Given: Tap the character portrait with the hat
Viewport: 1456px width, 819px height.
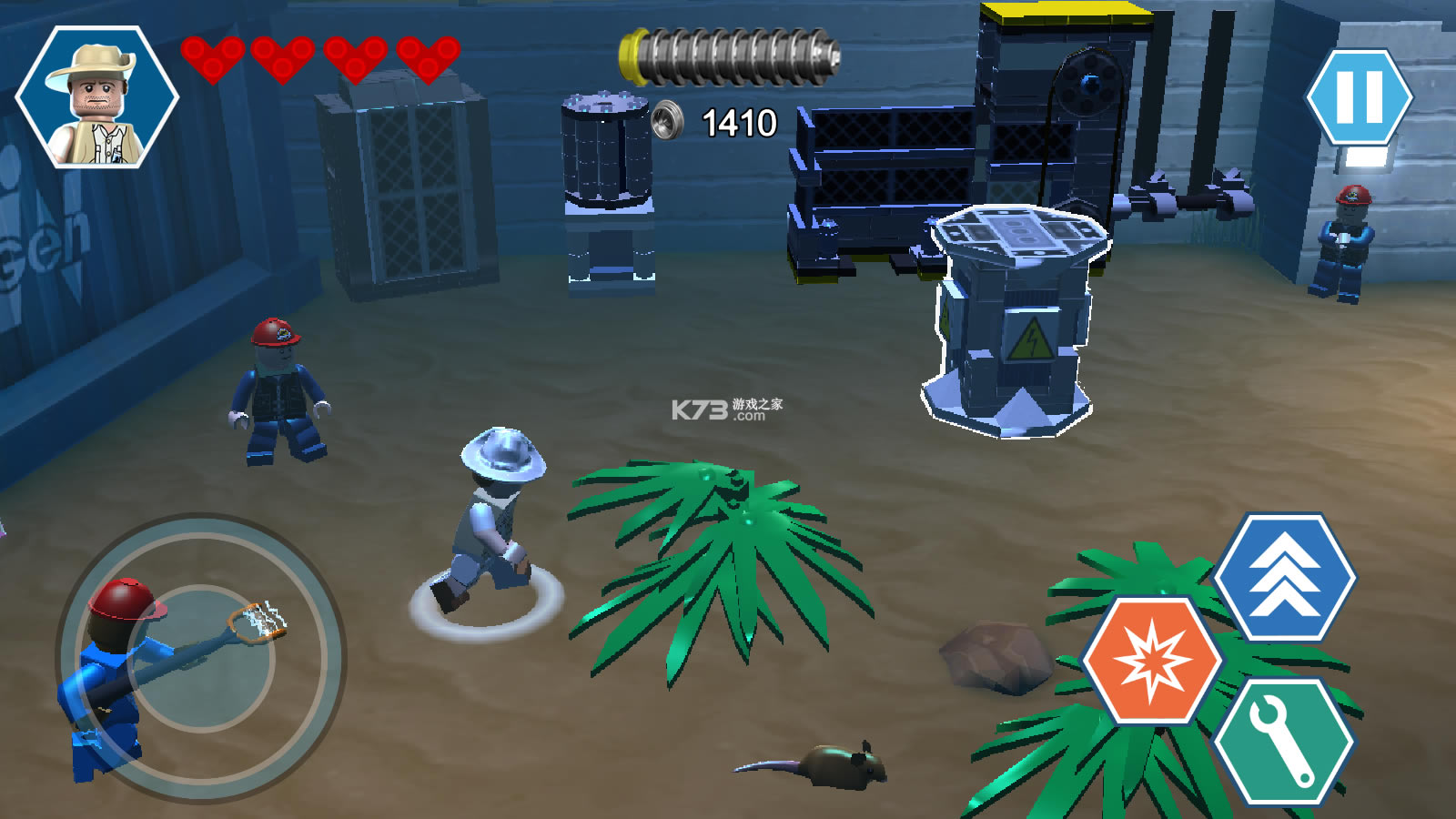Looking at the screenshot, I should tap(97, 97).
